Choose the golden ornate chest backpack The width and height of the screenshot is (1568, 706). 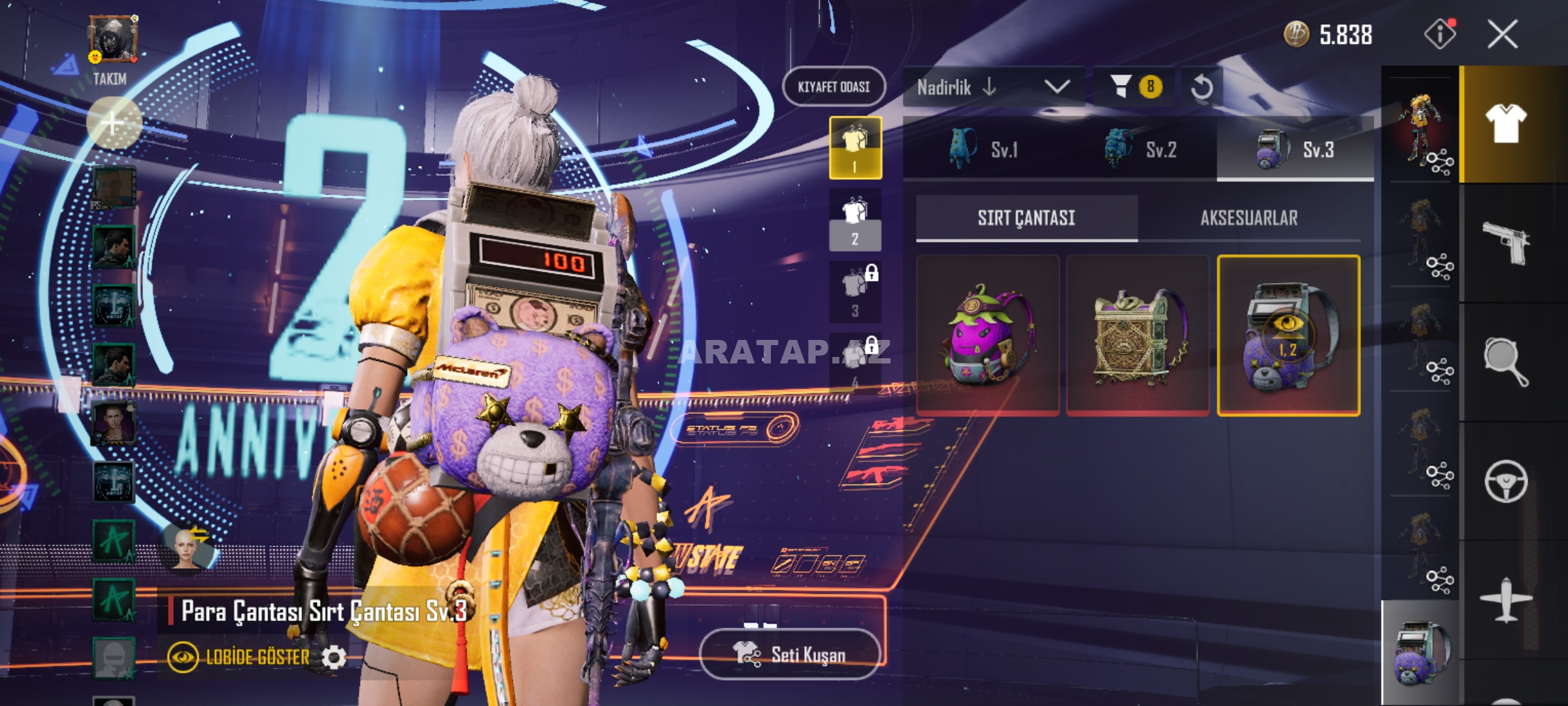[1137, 335]
